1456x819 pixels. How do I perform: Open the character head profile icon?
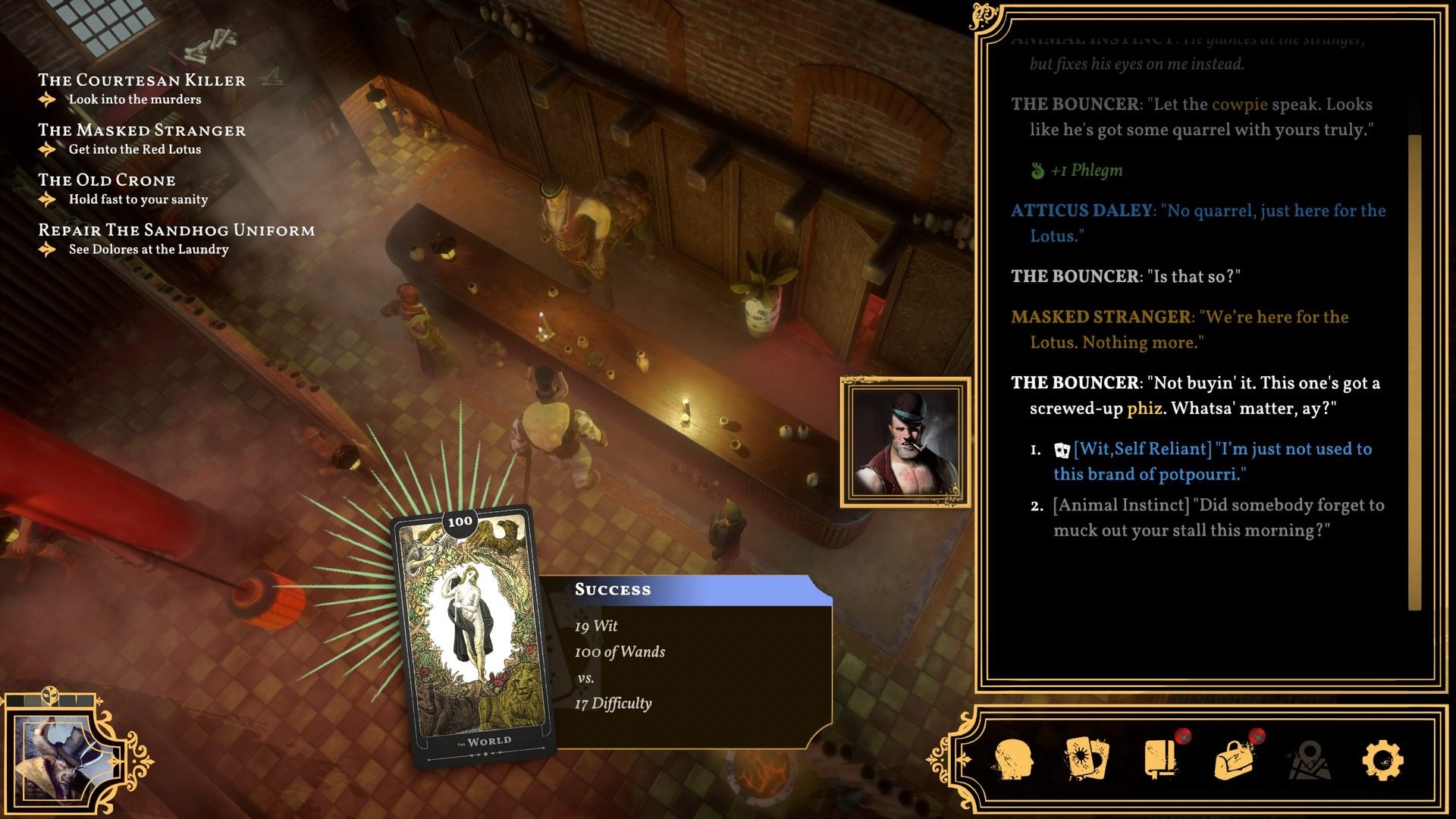pos(1013,759)
